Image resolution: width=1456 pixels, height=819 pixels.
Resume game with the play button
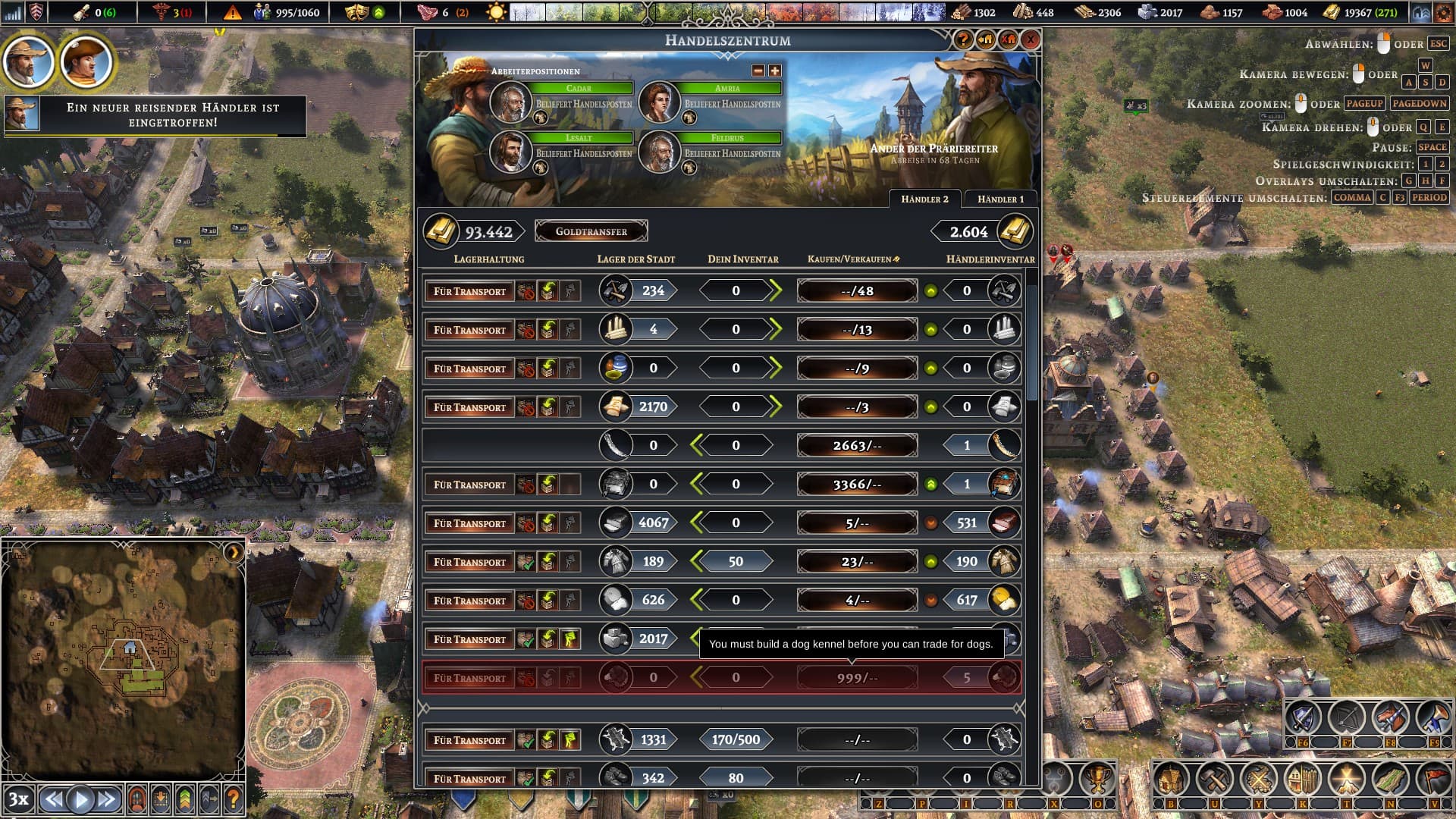(80, 799)
